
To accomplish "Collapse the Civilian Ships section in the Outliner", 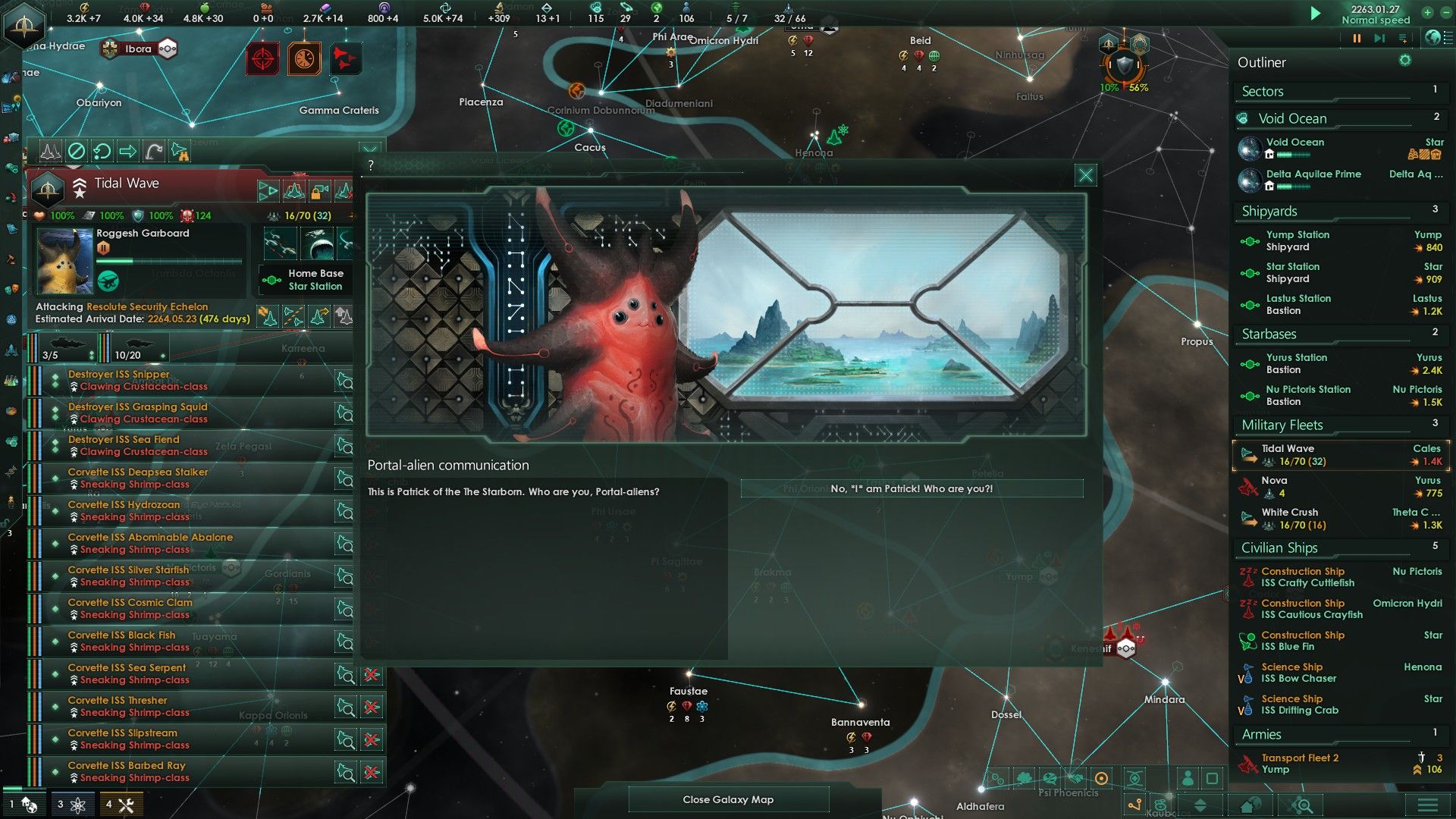I will tap(1280, 548).
